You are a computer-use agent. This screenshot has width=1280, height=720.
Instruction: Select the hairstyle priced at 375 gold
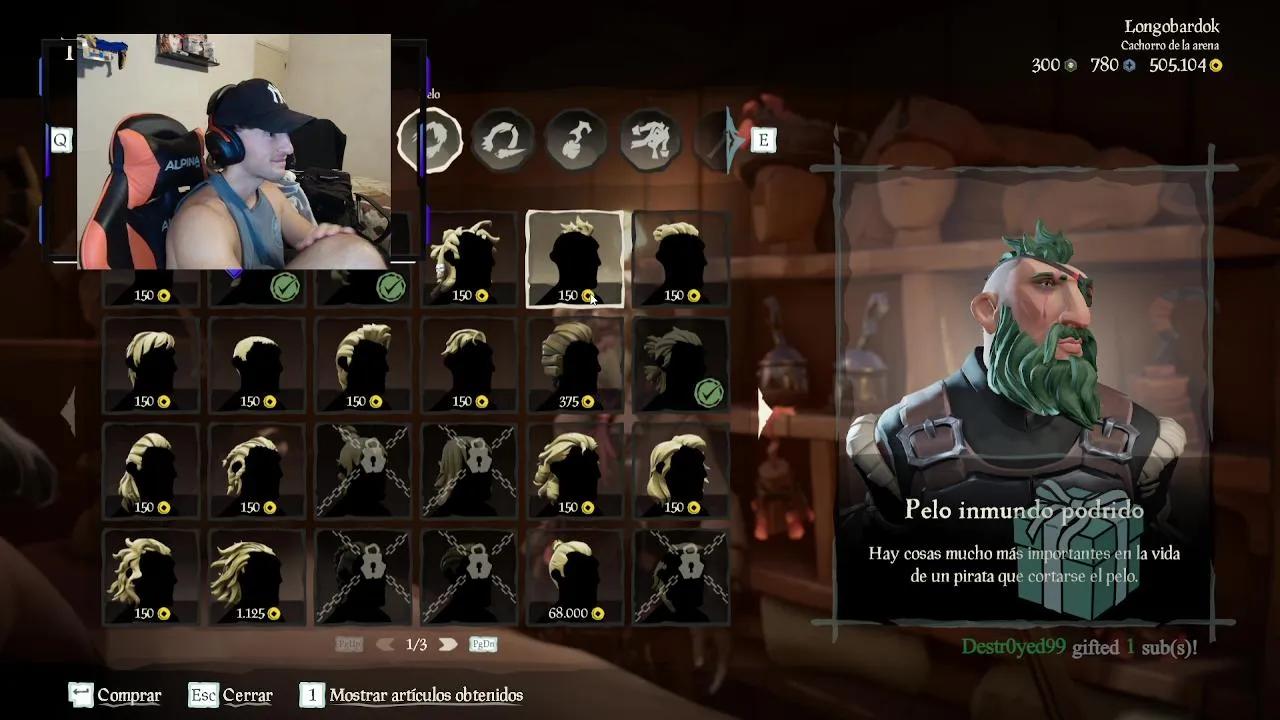pos(574,365)
